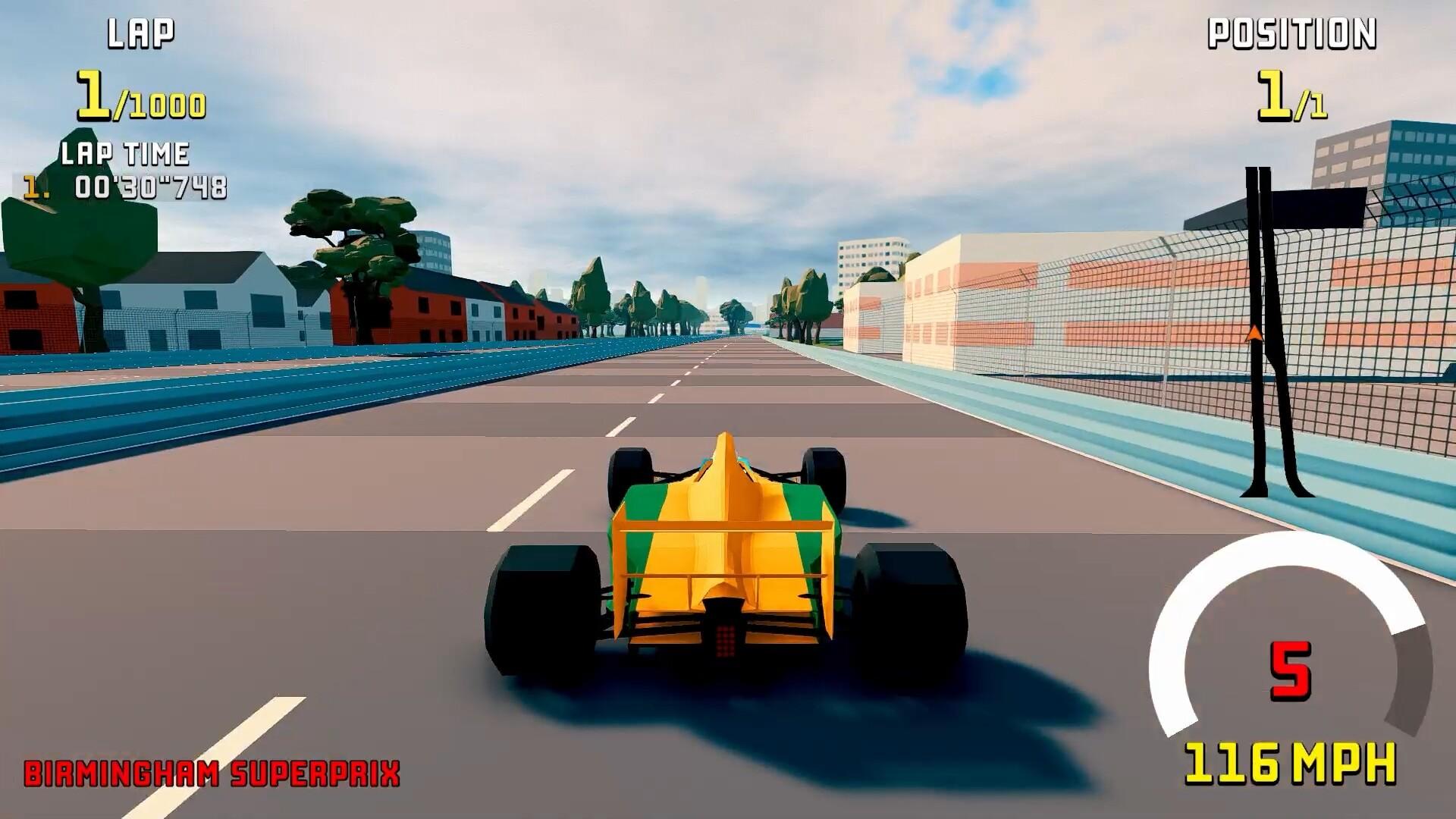Click the BIRMINGHAM SUPERPRIX track label

211,772
